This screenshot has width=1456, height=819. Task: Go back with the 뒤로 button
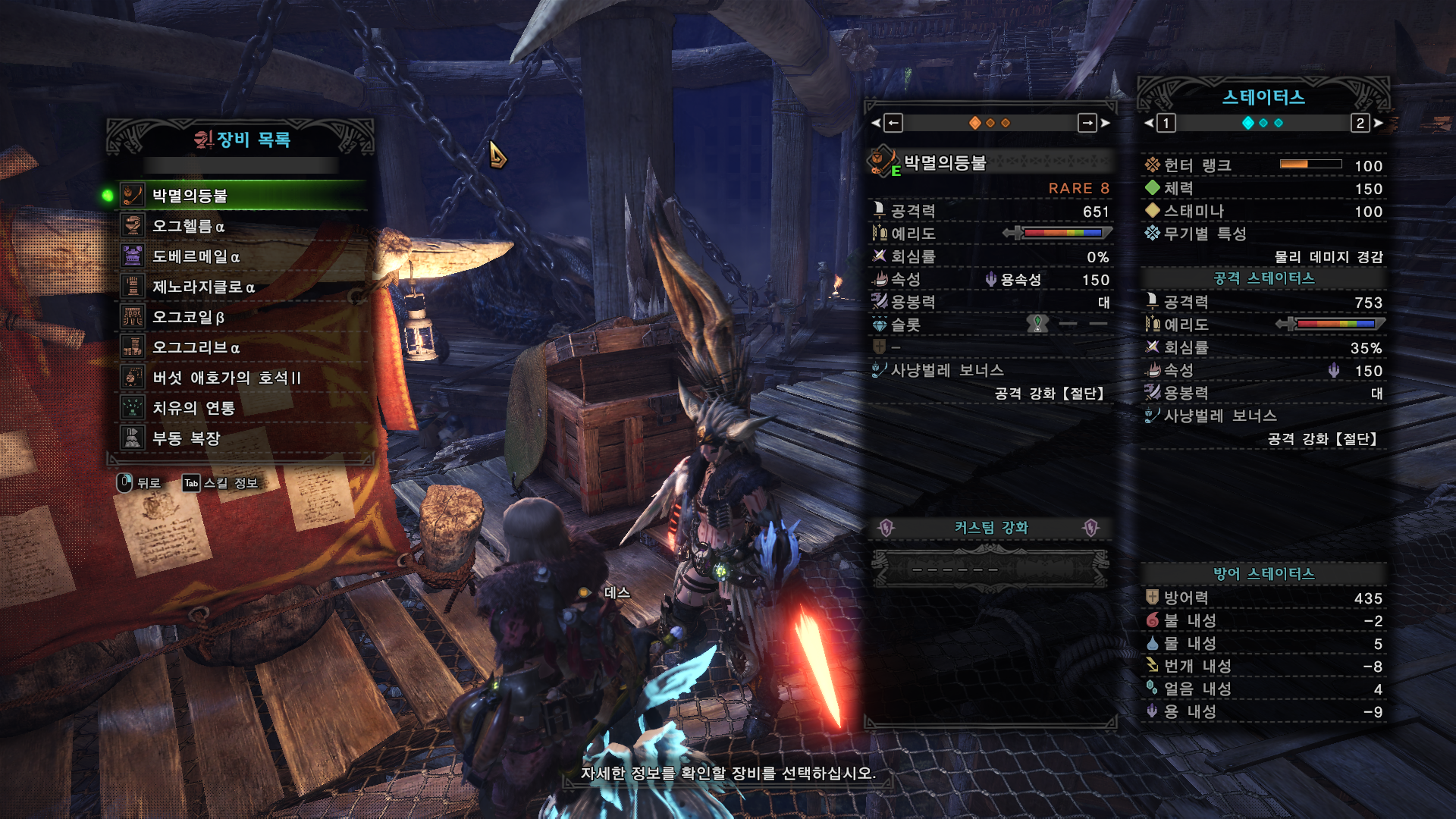click(x=140, y=483)
